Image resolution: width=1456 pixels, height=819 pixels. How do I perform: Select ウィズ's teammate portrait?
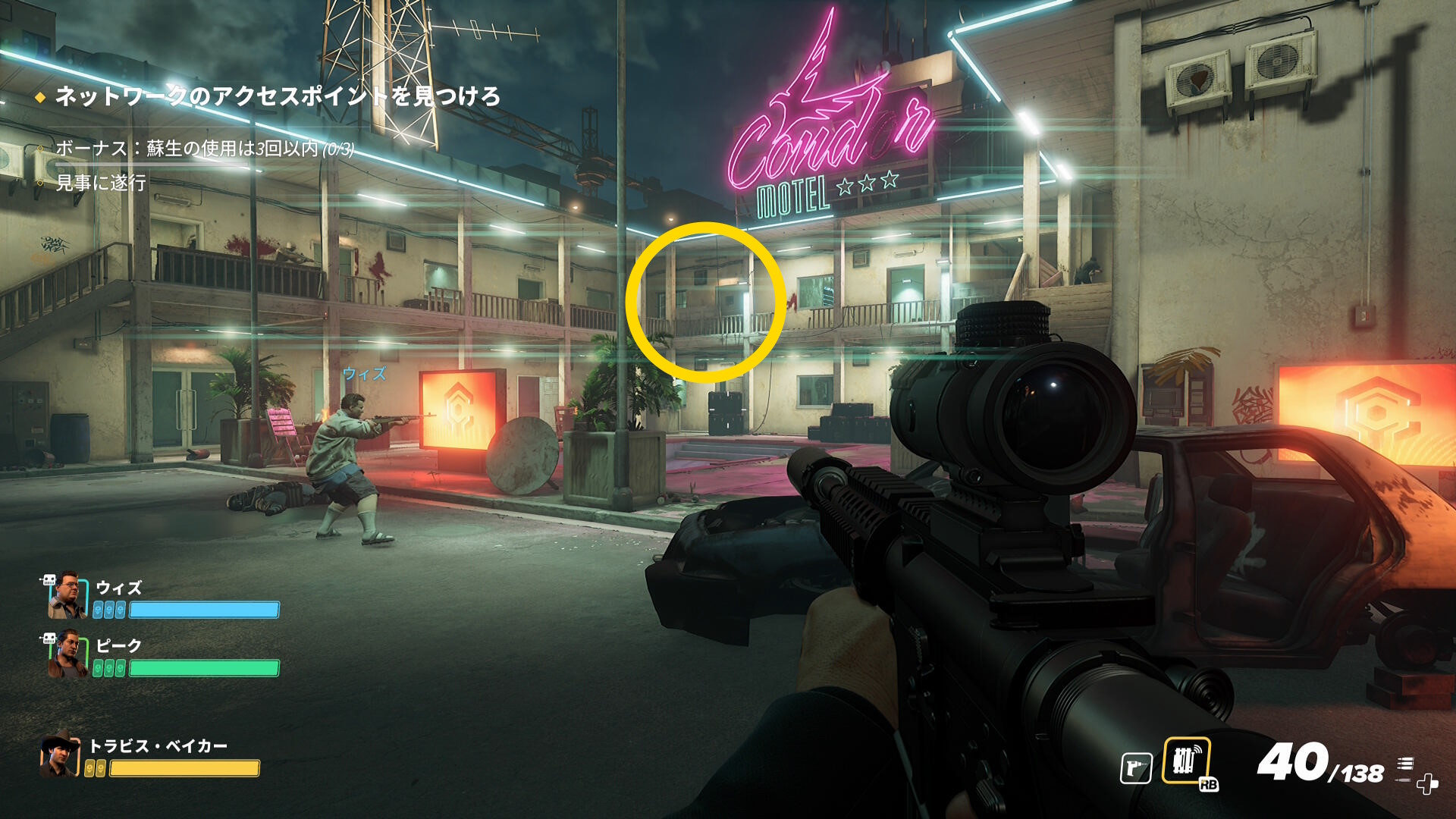[66, 596]
